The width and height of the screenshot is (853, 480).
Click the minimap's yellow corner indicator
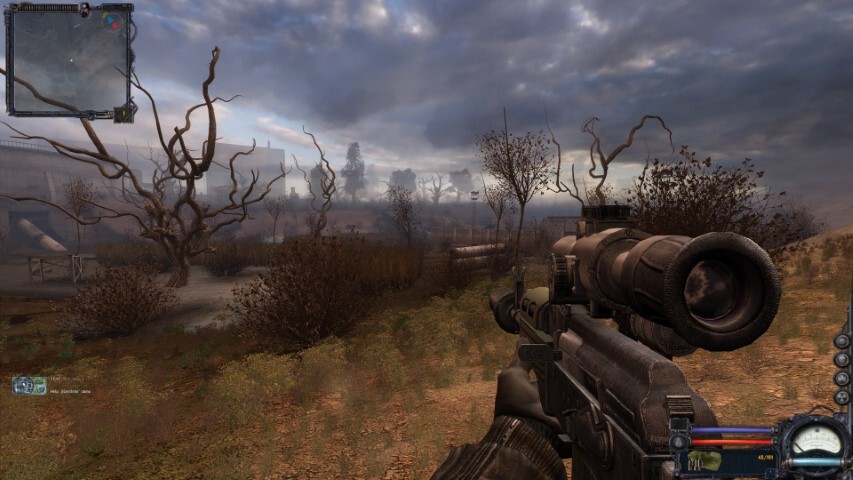(123, 113)
